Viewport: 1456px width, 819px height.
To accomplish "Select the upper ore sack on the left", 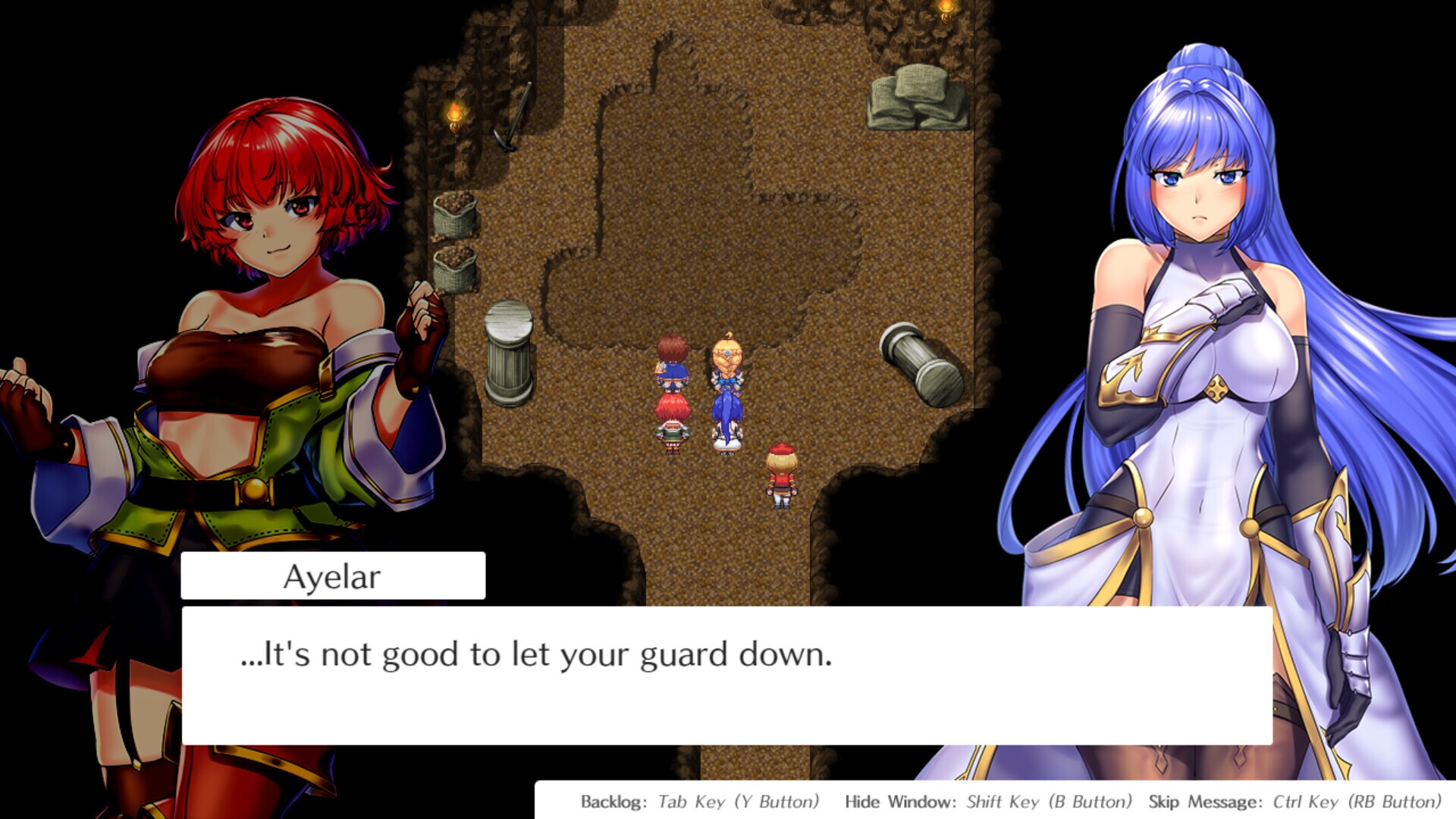I will 453,216.
